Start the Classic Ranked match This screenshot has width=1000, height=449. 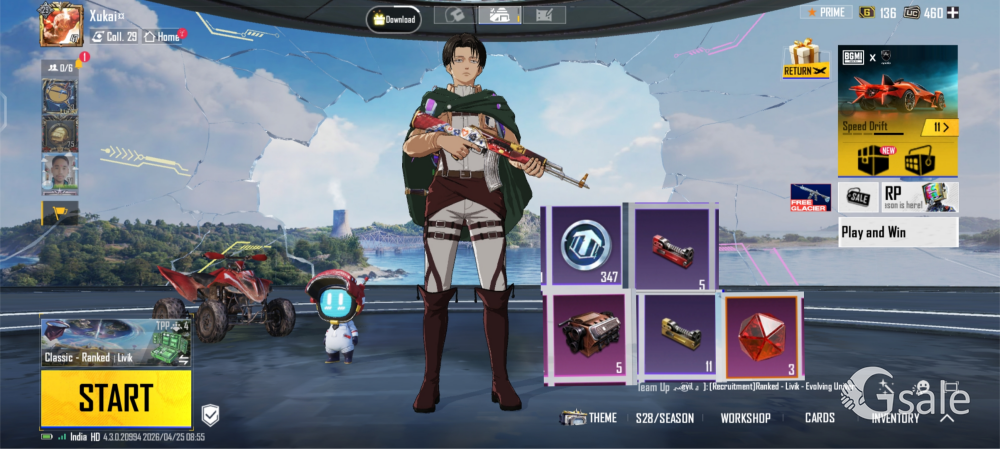[115, 398]
